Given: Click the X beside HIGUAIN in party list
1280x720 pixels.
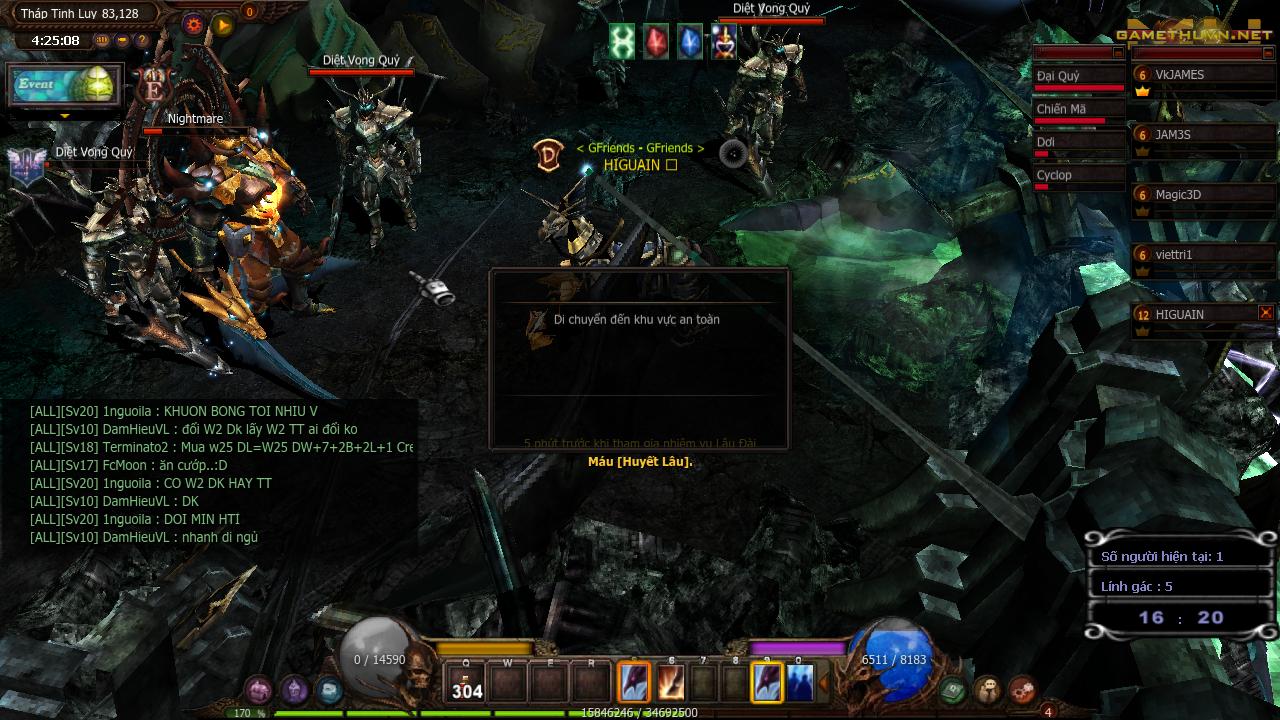Looking at the screenshot, I should [1266, 313].
